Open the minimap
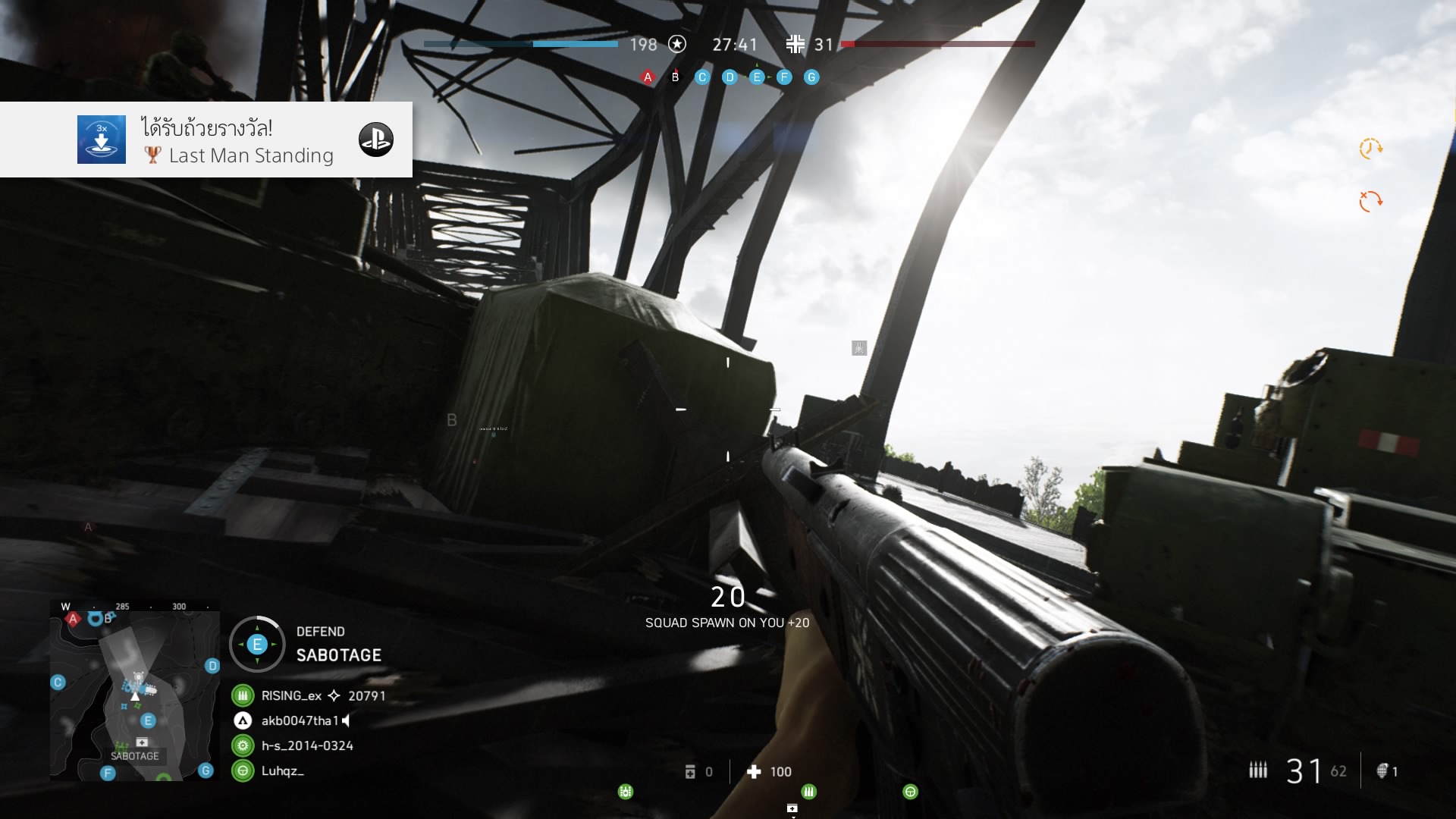 click(134, 690)
